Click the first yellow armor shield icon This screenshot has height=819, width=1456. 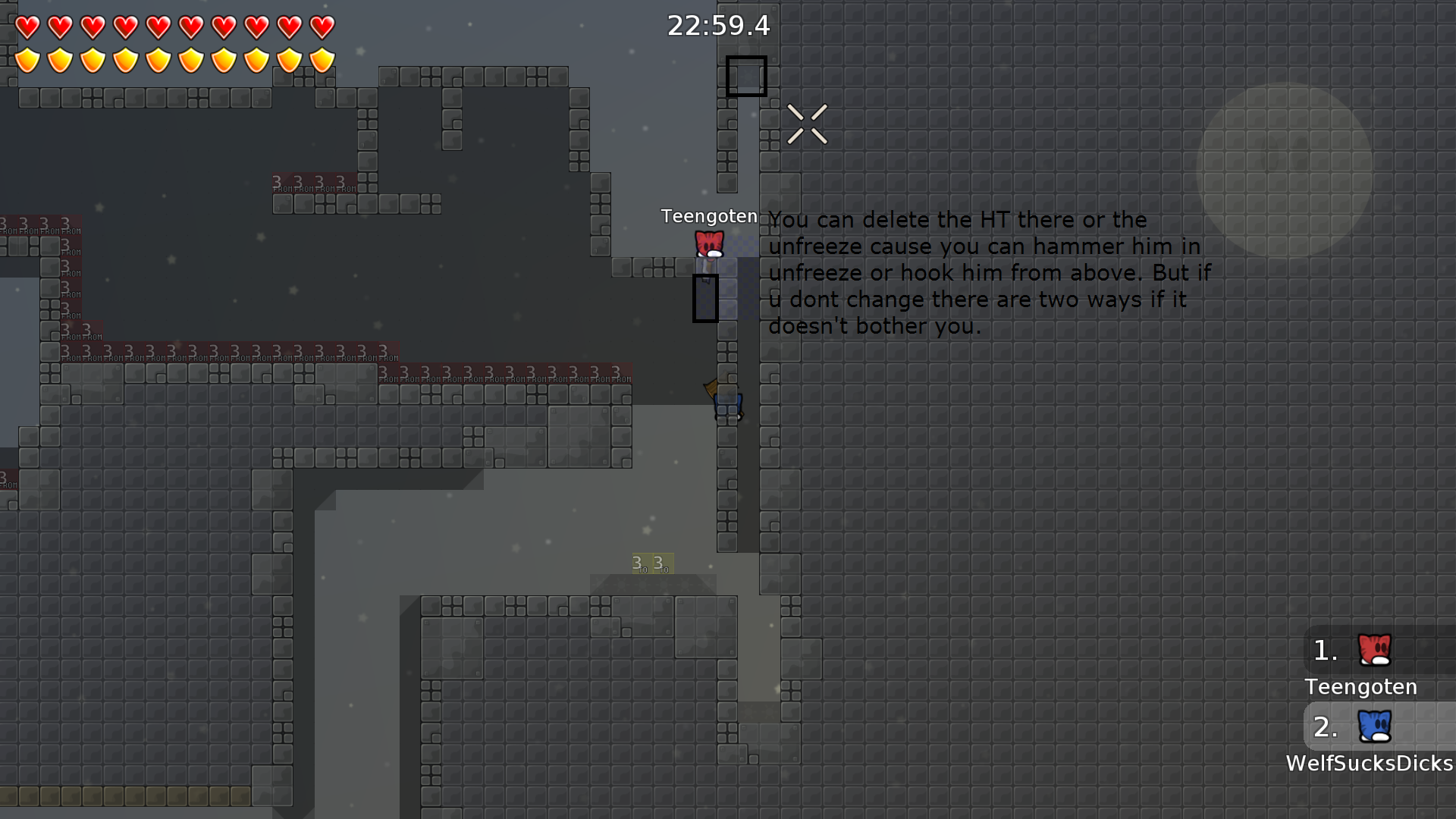pyautogui.click(x=27, y=58)
